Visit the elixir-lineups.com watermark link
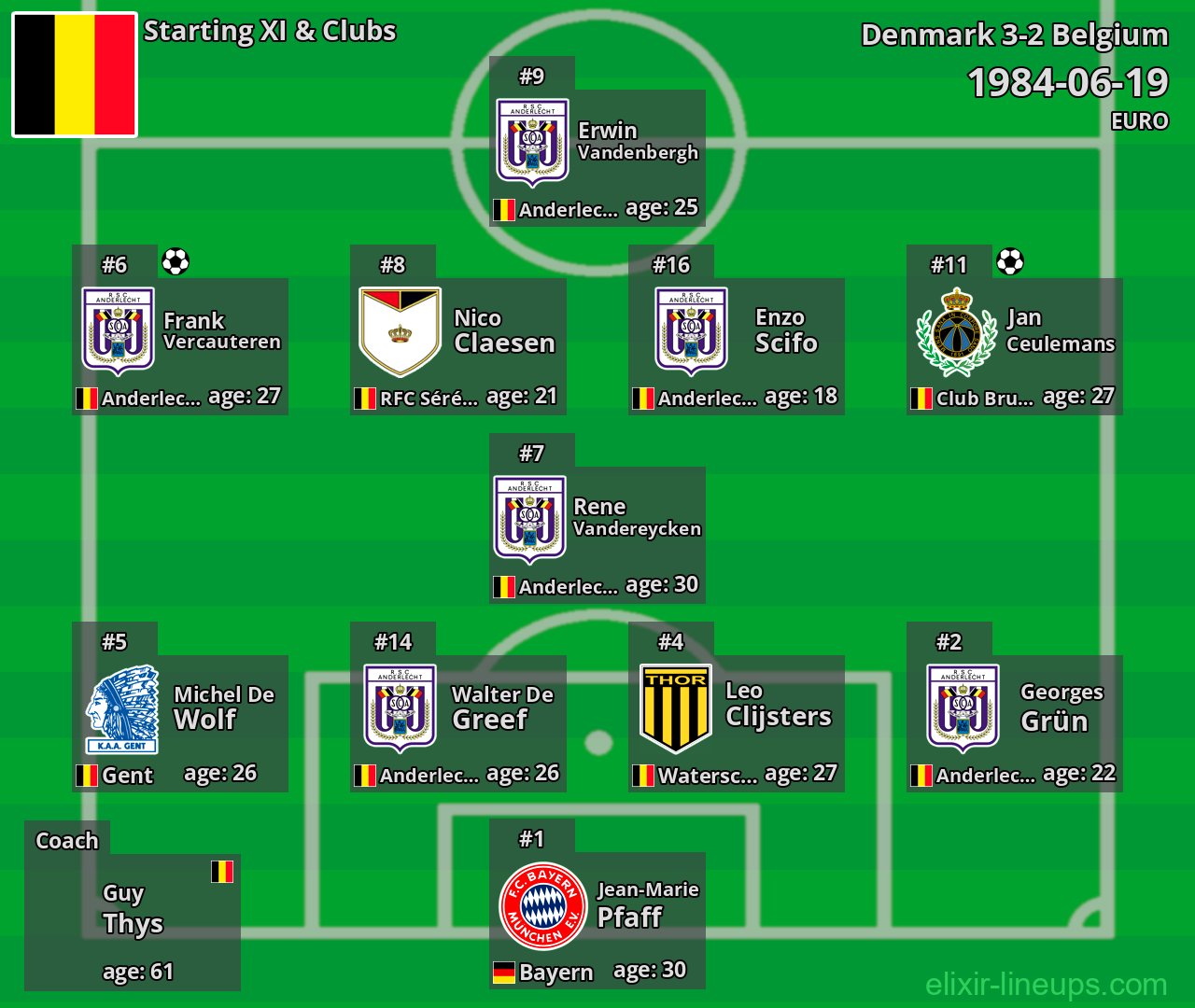Image resolution: width=1195 pixels, height=1008 pixels. tap(1046, 984)
